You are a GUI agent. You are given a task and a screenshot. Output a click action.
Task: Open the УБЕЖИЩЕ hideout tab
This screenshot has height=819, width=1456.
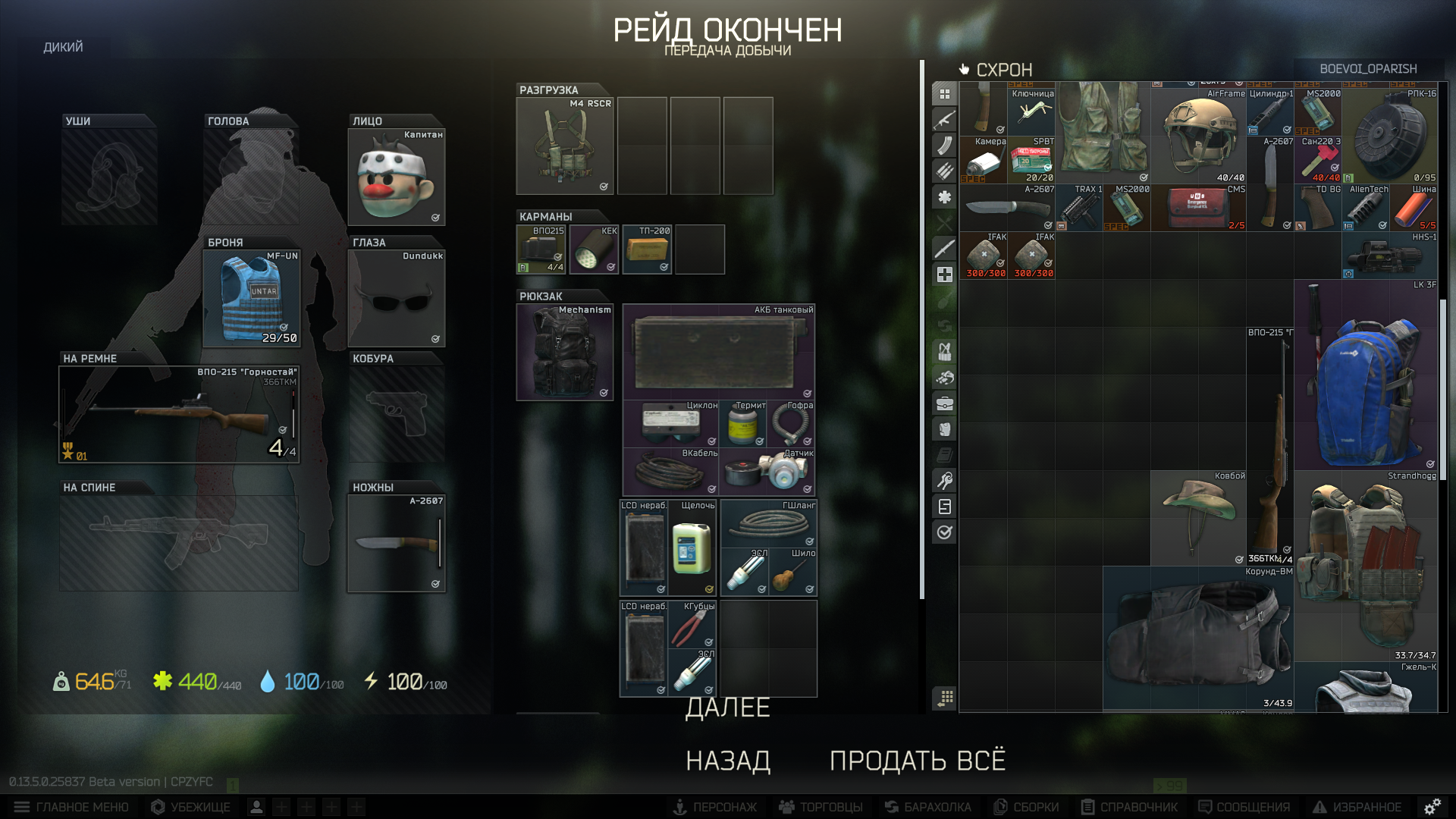point(191,807)
